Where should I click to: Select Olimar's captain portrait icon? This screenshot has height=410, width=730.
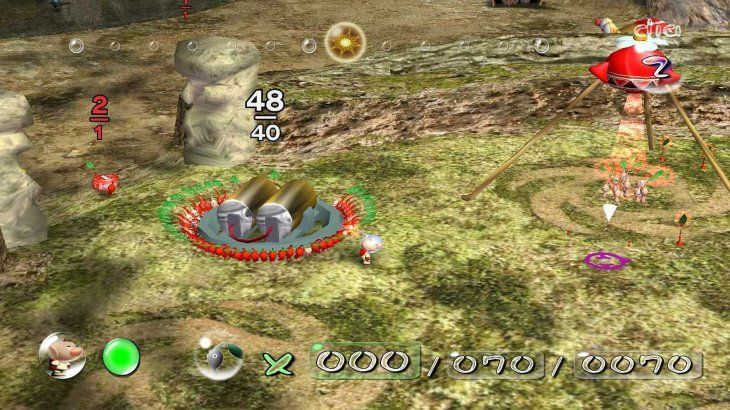[57, 358]
